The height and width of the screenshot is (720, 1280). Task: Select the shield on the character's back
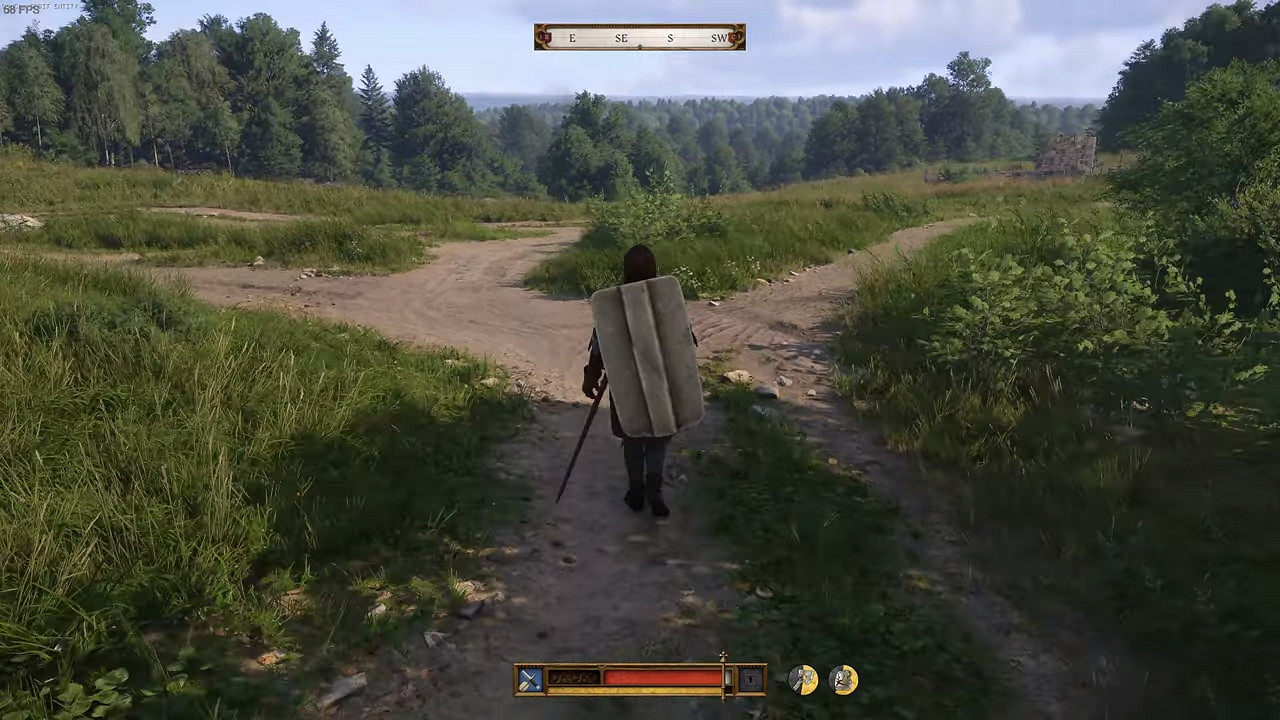648,355
